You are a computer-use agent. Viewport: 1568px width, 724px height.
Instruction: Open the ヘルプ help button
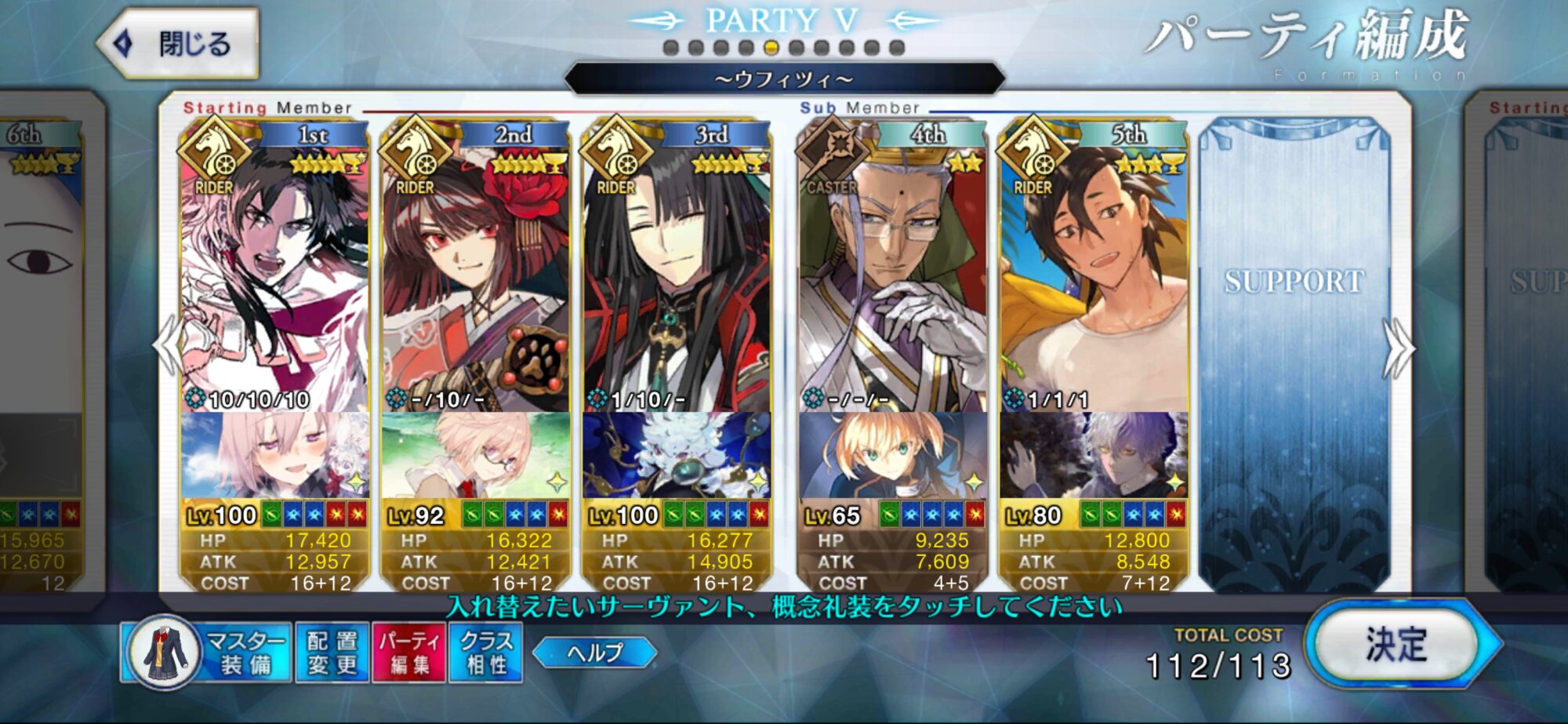[594, 653]
